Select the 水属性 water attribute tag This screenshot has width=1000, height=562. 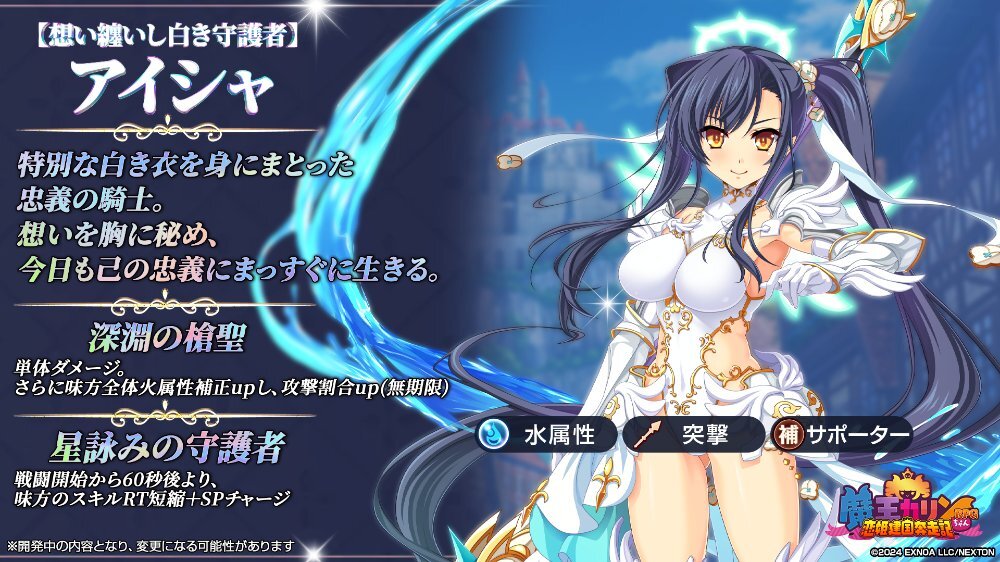coord(545,437)
